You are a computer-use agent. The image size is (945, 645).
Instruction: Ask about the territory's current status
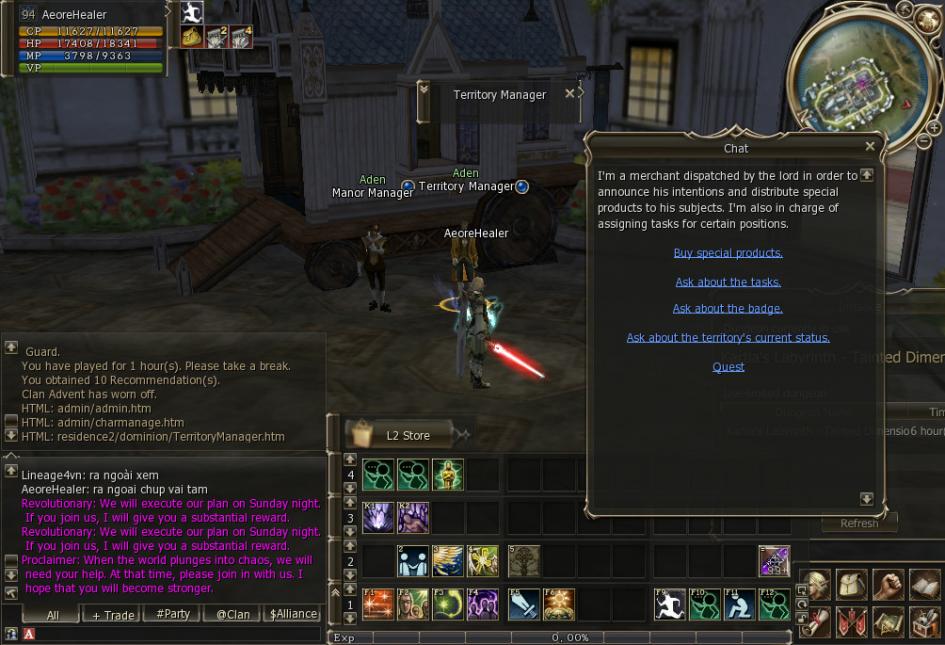tap(728, 338)
